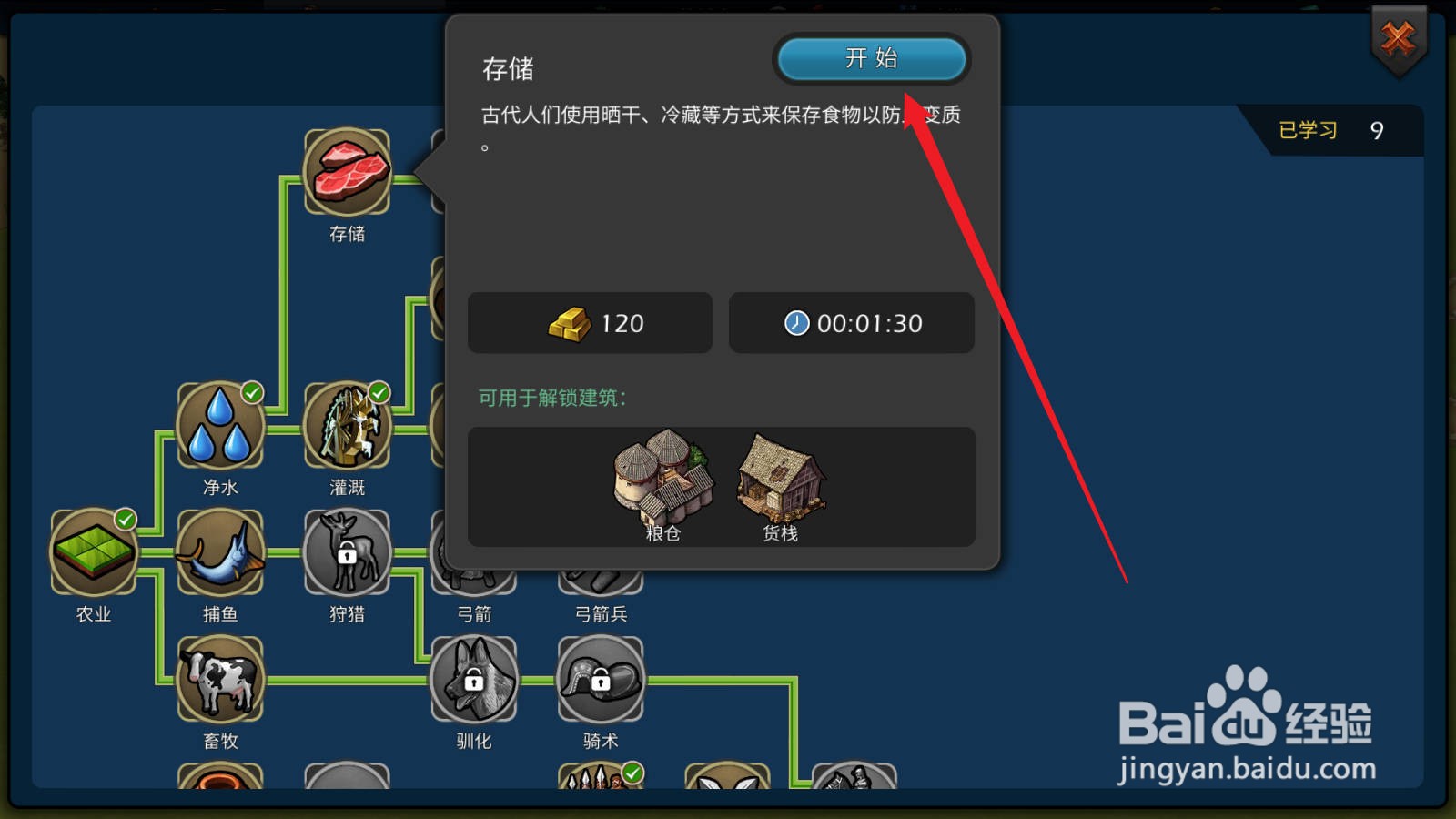Click the gold cost icon showing 120

pyautogui.click(x=568, y=323)
